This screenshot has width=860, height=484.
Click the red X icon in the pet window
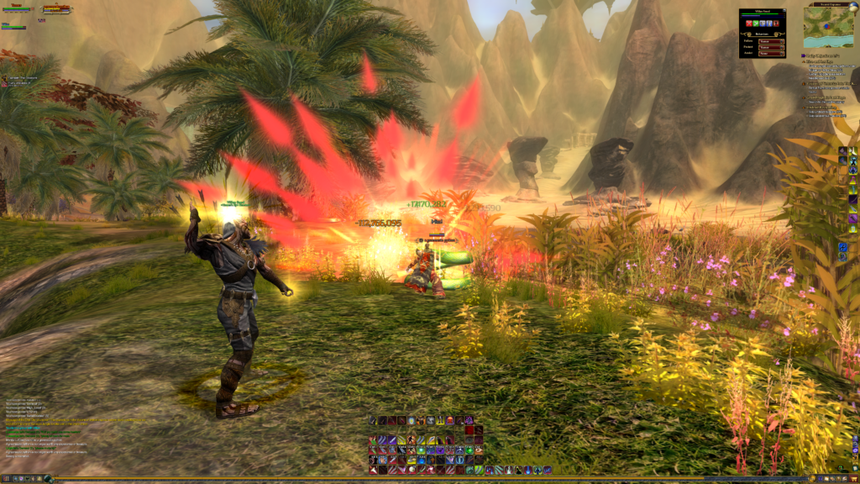(749, 23)
